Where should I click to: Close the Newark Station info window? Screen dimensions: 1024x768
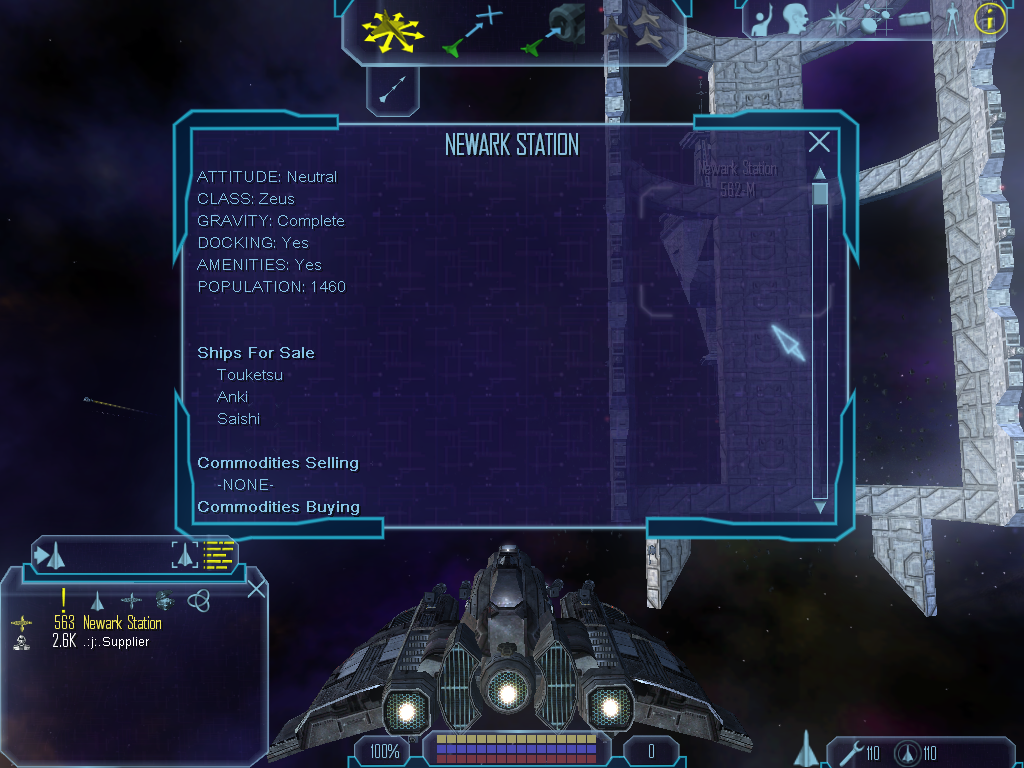click(x=819, y=143)
